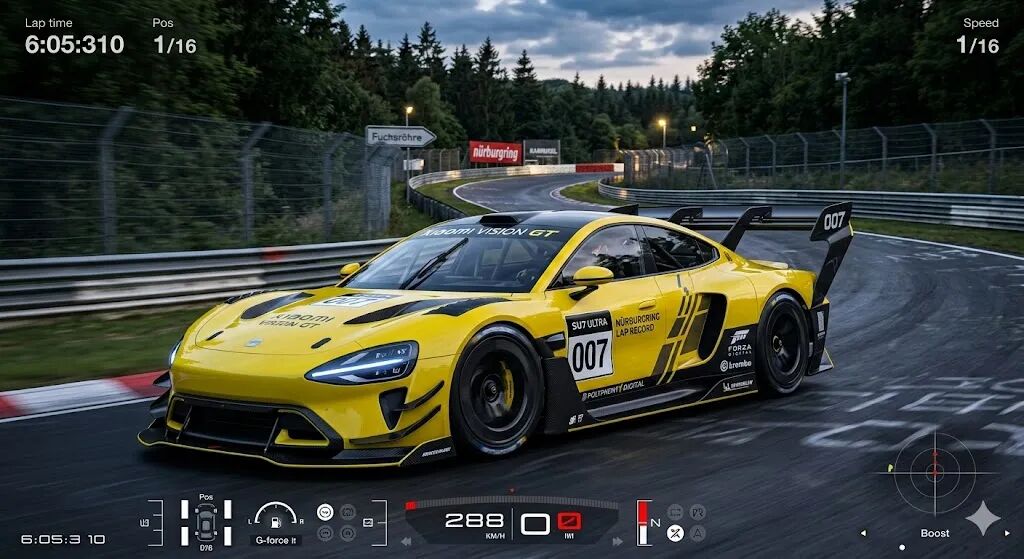This screenshot has width=1024, height=559.
Task: Select the fuel gauge dial
Action: [275, 516]
